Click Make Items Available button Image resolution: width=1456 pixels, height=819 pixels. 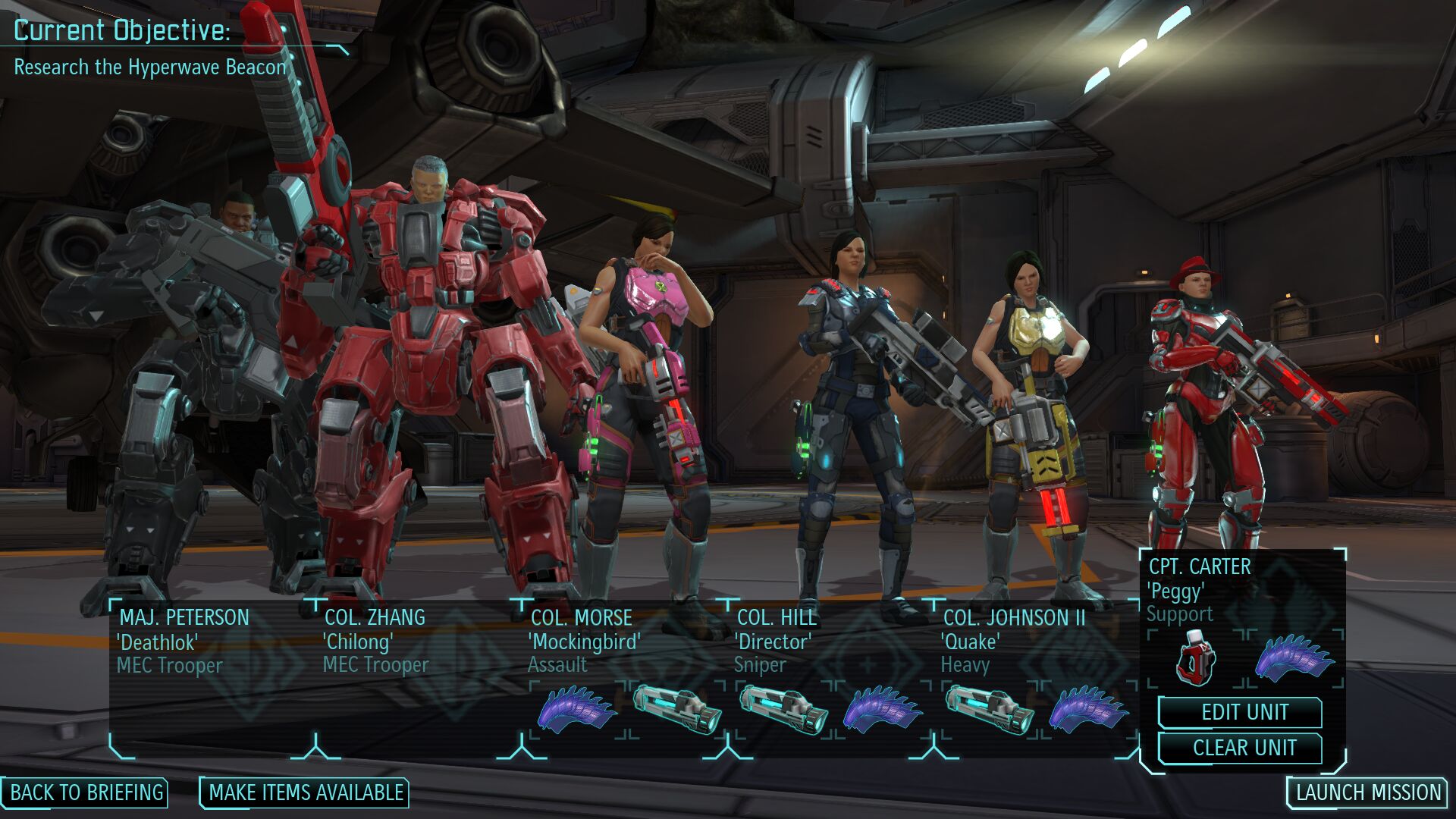305,792
